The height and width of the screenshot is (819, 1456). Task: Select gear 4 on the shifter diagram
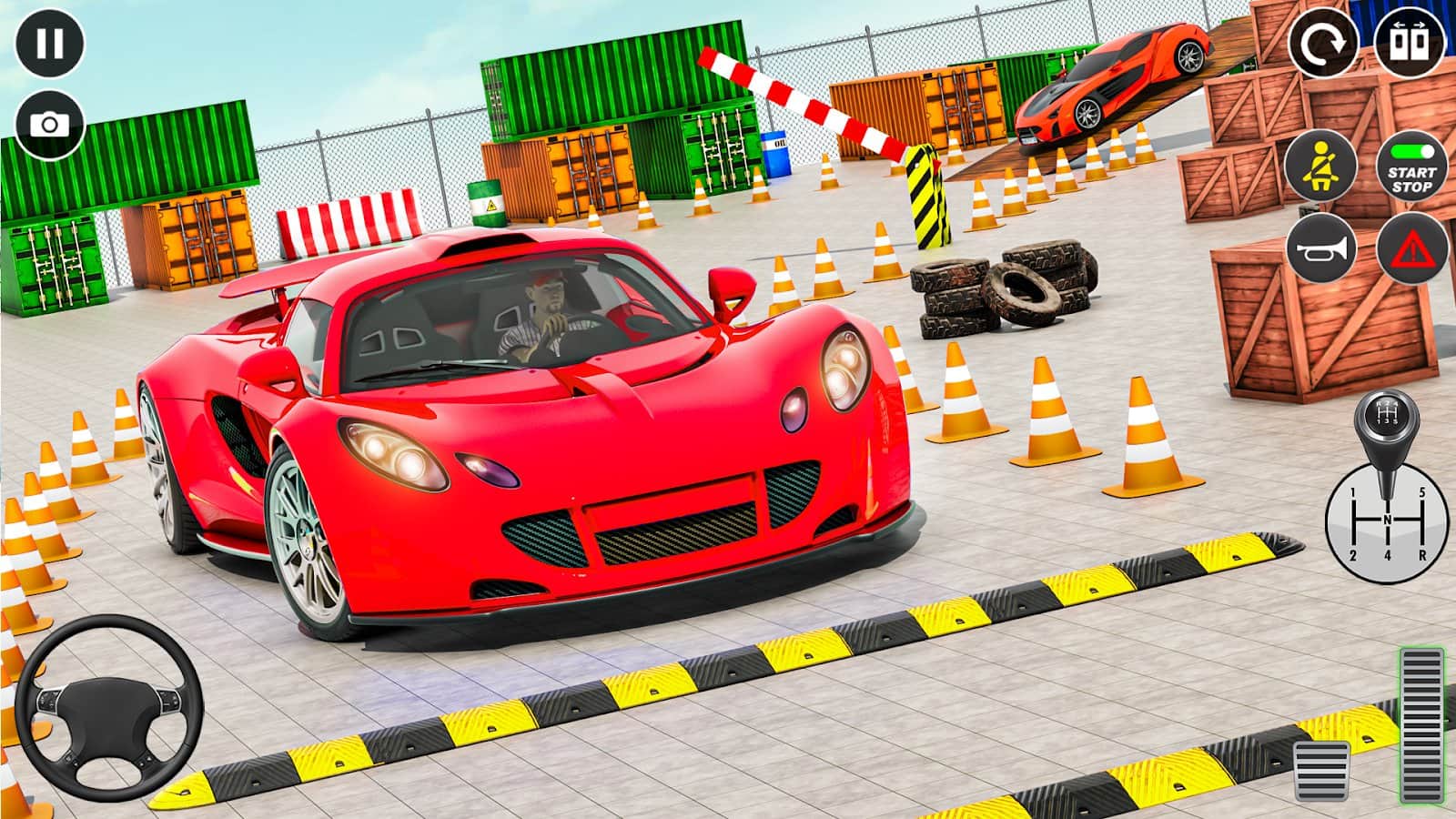point(1388,555)
